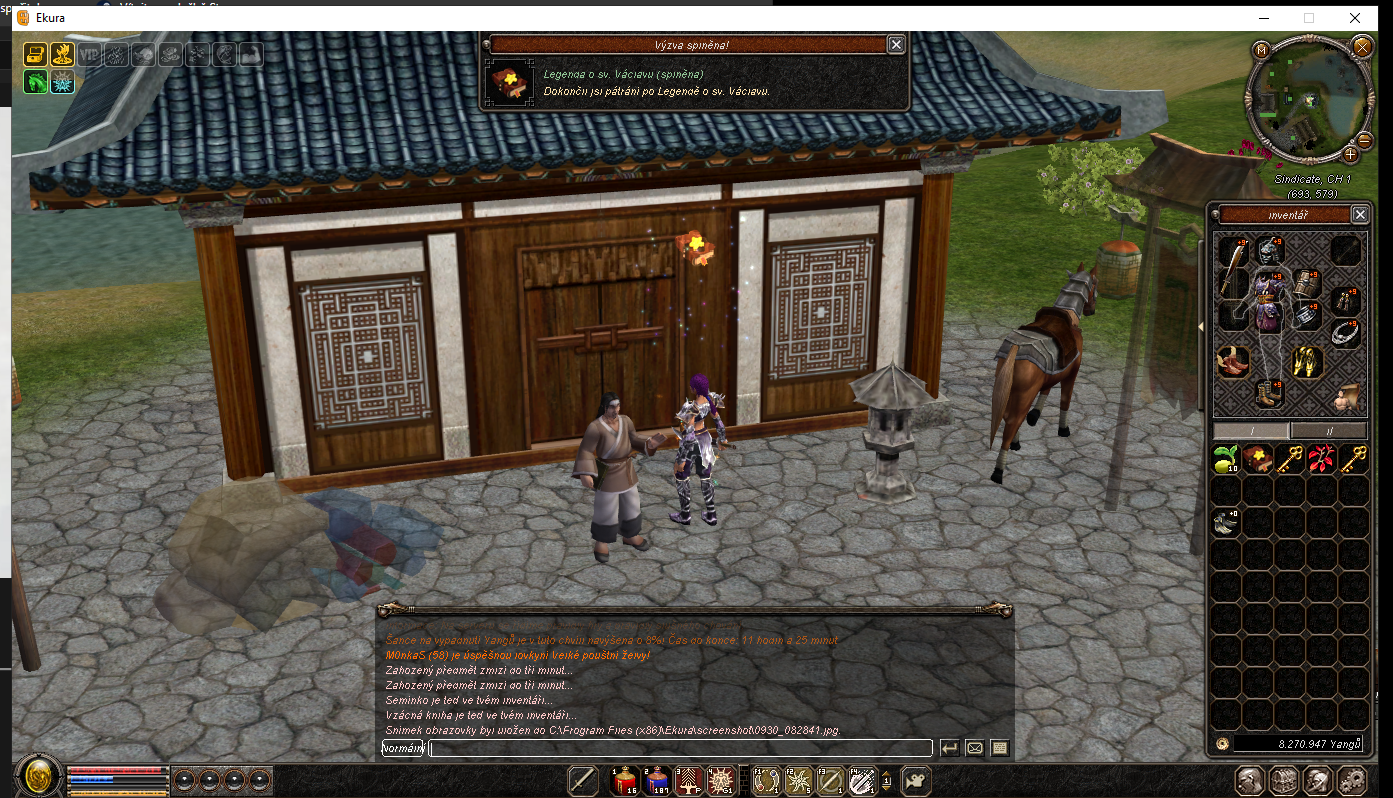Zoom out the minimap

click(x=1365, y=141)
